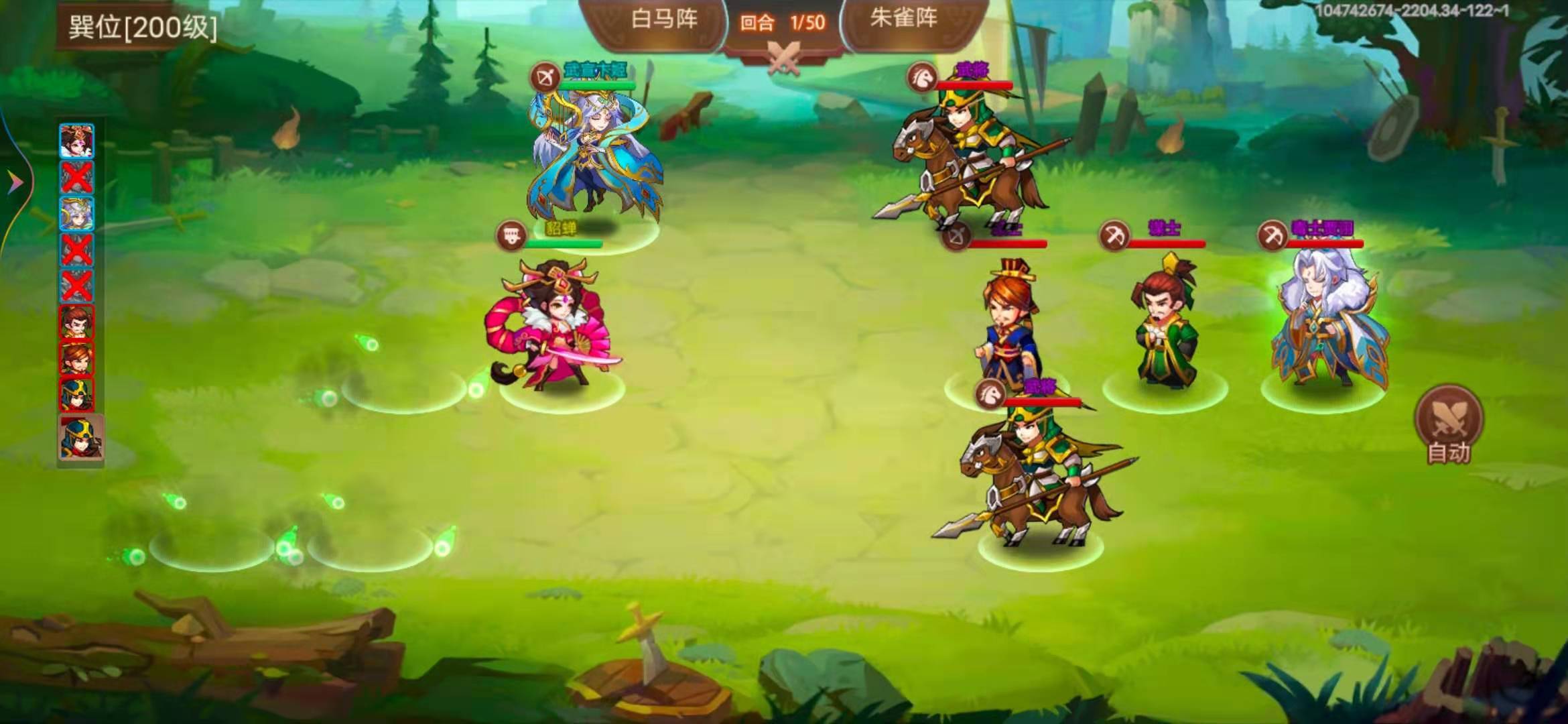
Task: Select Diao Chan's portrait at the top of the sidebar
Action: pos(77,139)
